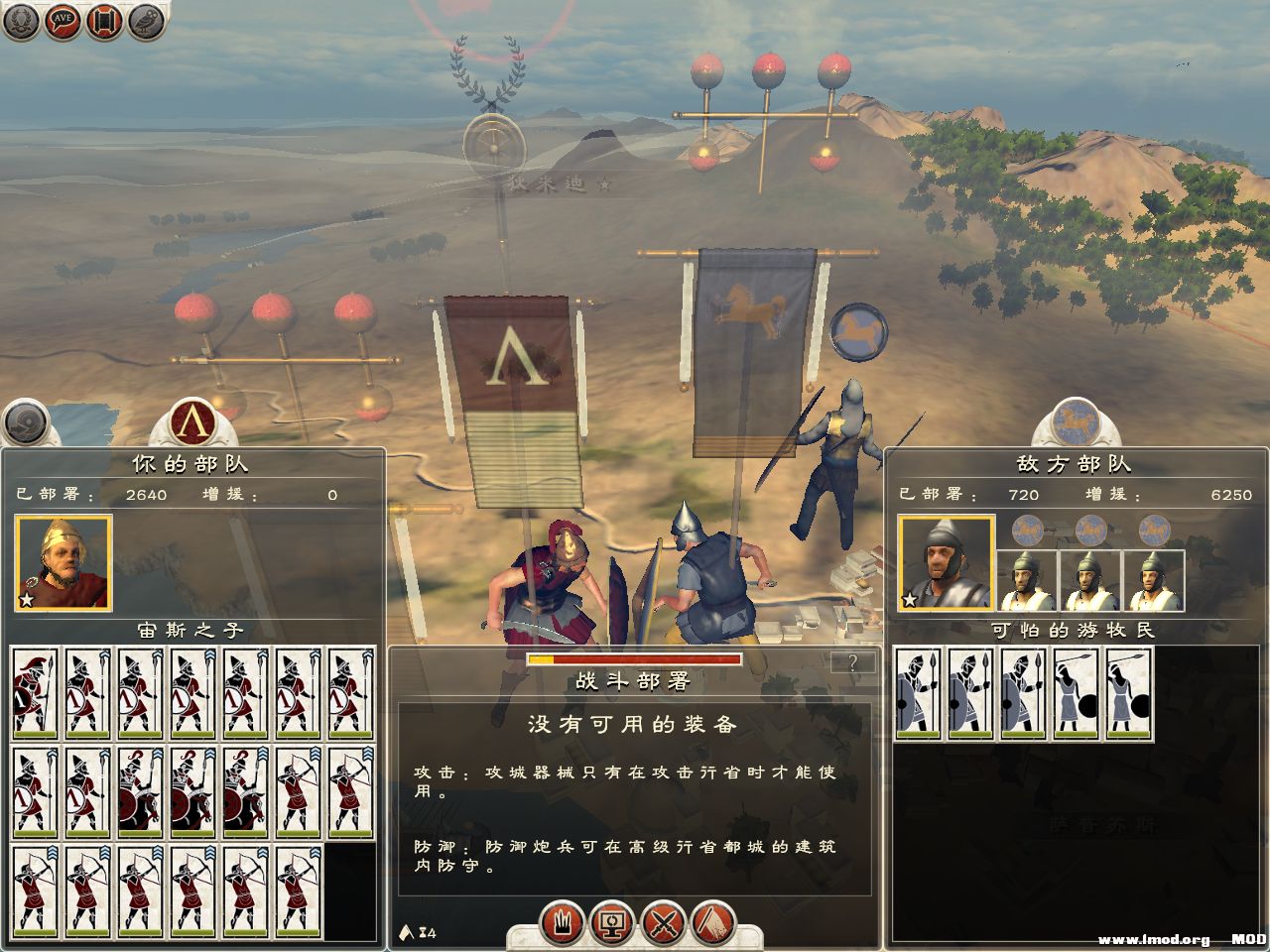Select the enemy general's large portrait
Image resolution: width=1270 pixels, height=952 pixels.
(x=945, y=562)
